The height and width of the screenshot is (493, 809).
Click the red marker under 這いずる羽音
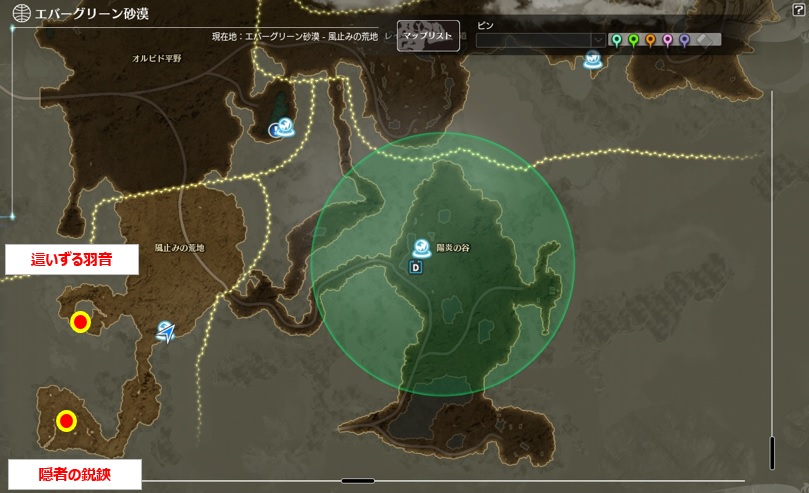click(x=79, y=322)
